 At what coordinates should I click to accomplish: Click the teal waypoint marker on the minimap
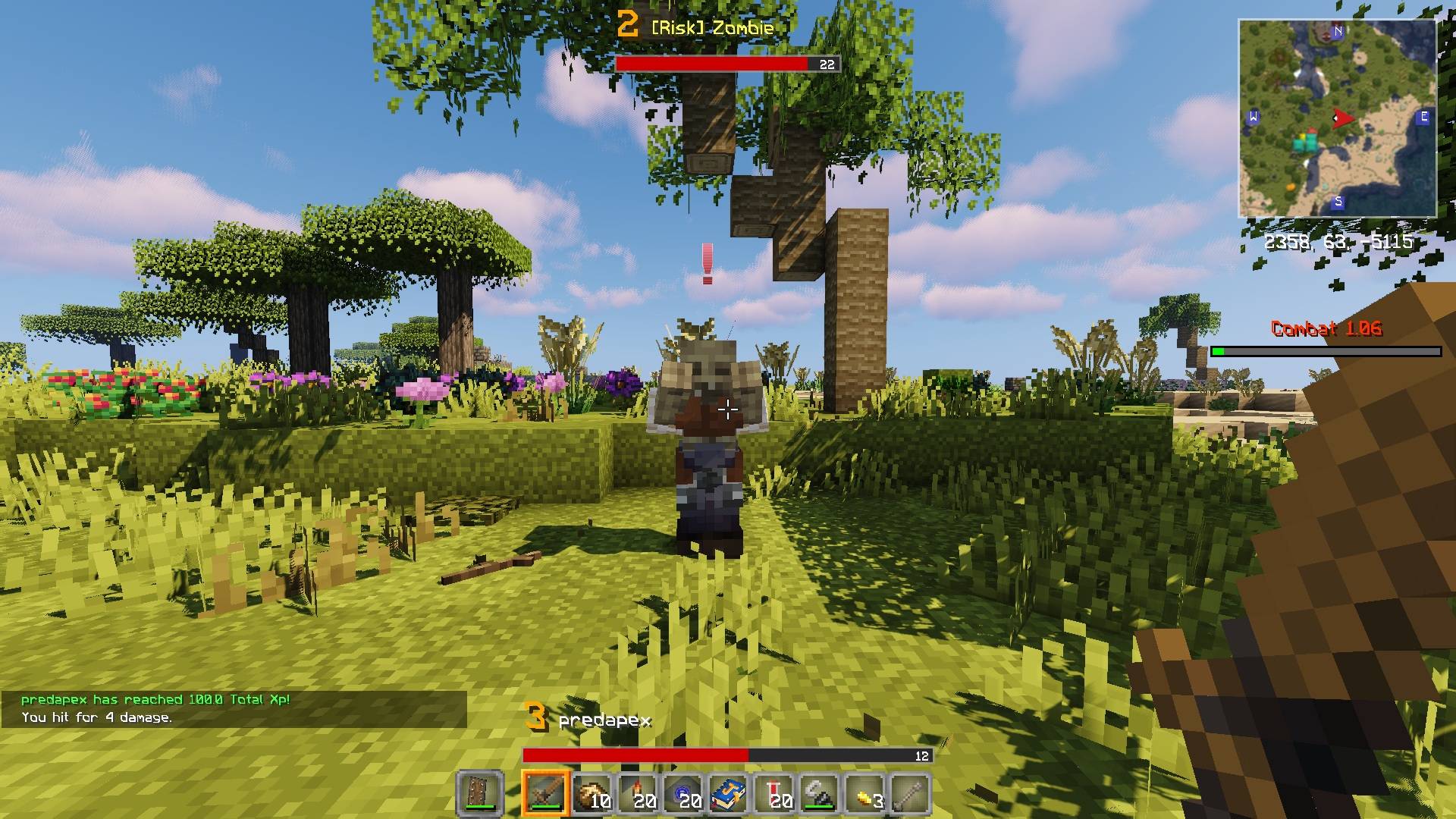point(1306,143)
